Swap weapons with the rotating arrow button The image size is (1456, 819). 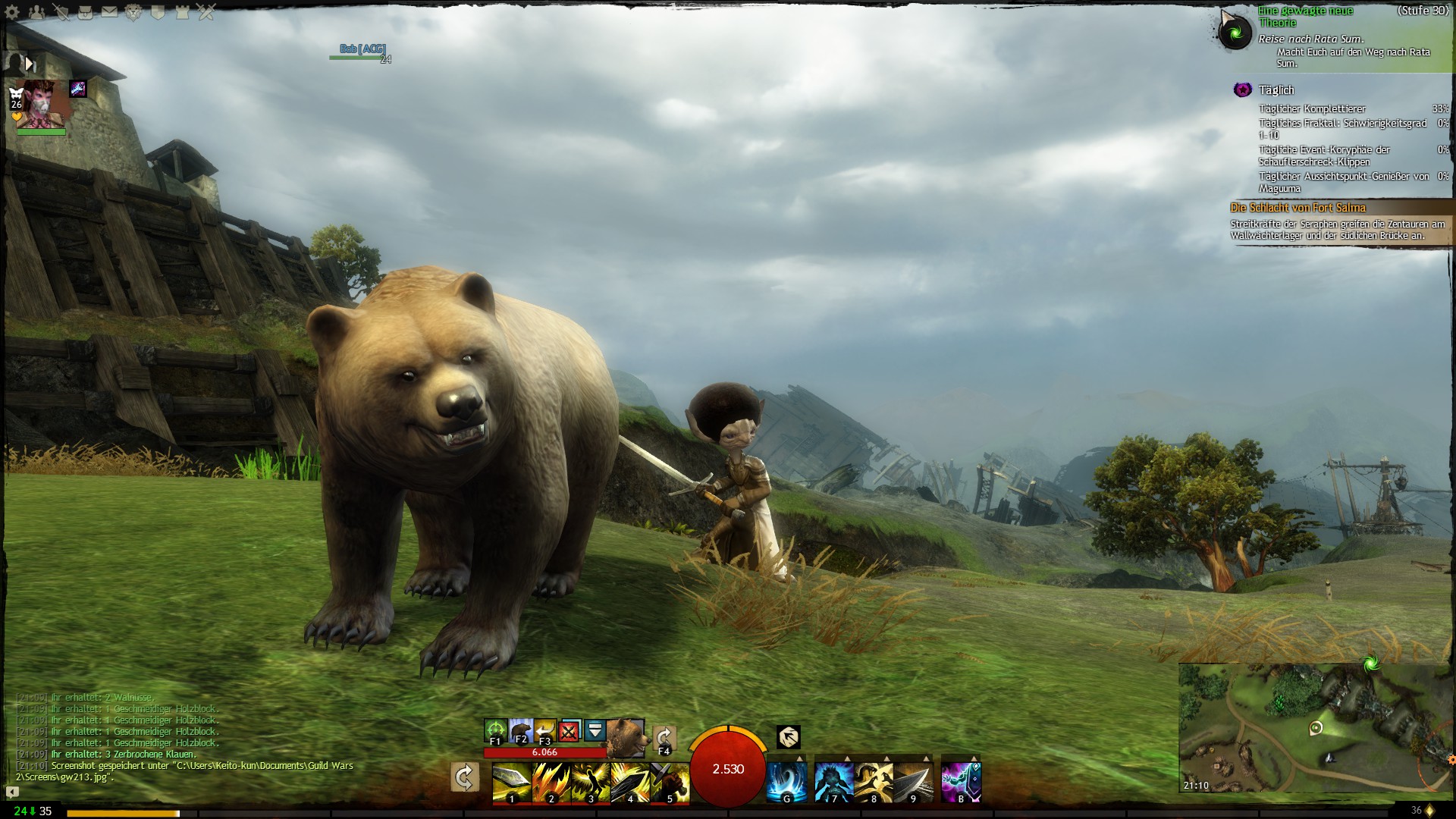pyautogui.click(x=464, y=778)
